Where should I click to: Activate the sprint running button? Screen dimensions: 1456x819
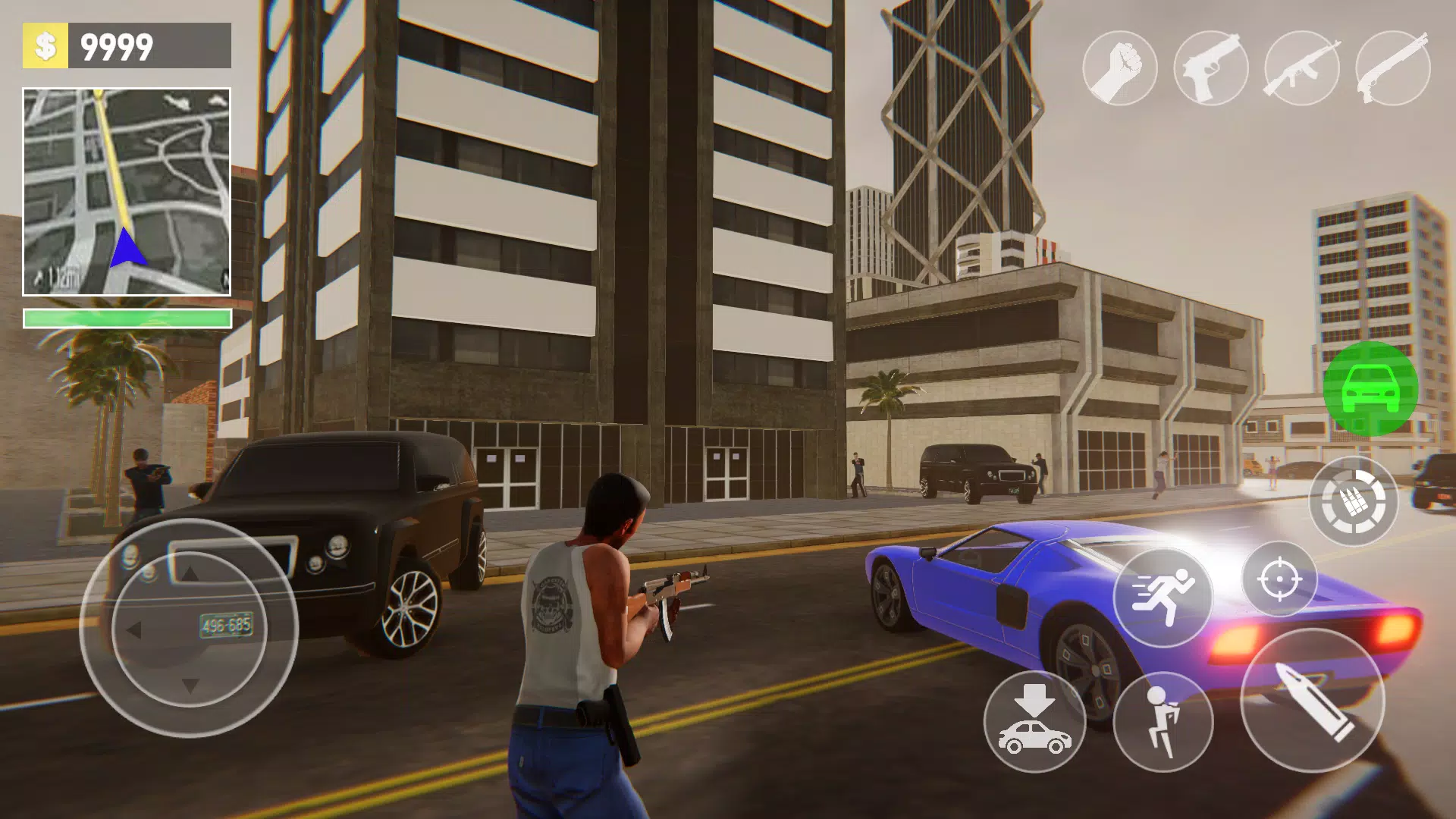[1163, 597]
